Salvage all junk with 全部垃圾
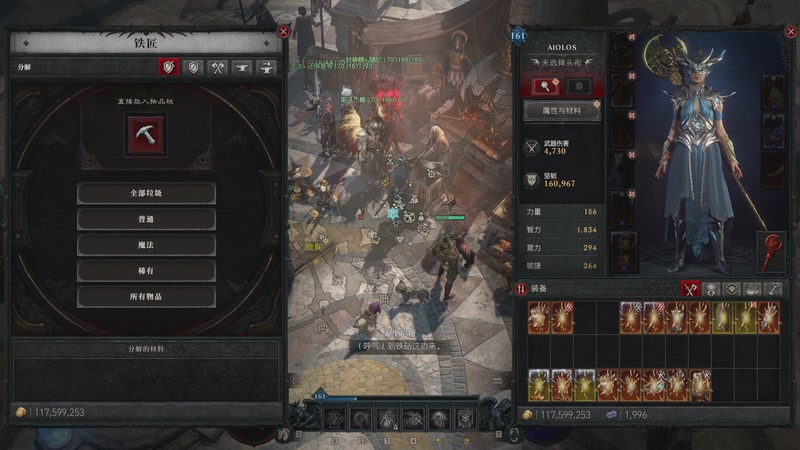800x450 pixels. click(x=146, y=193)
